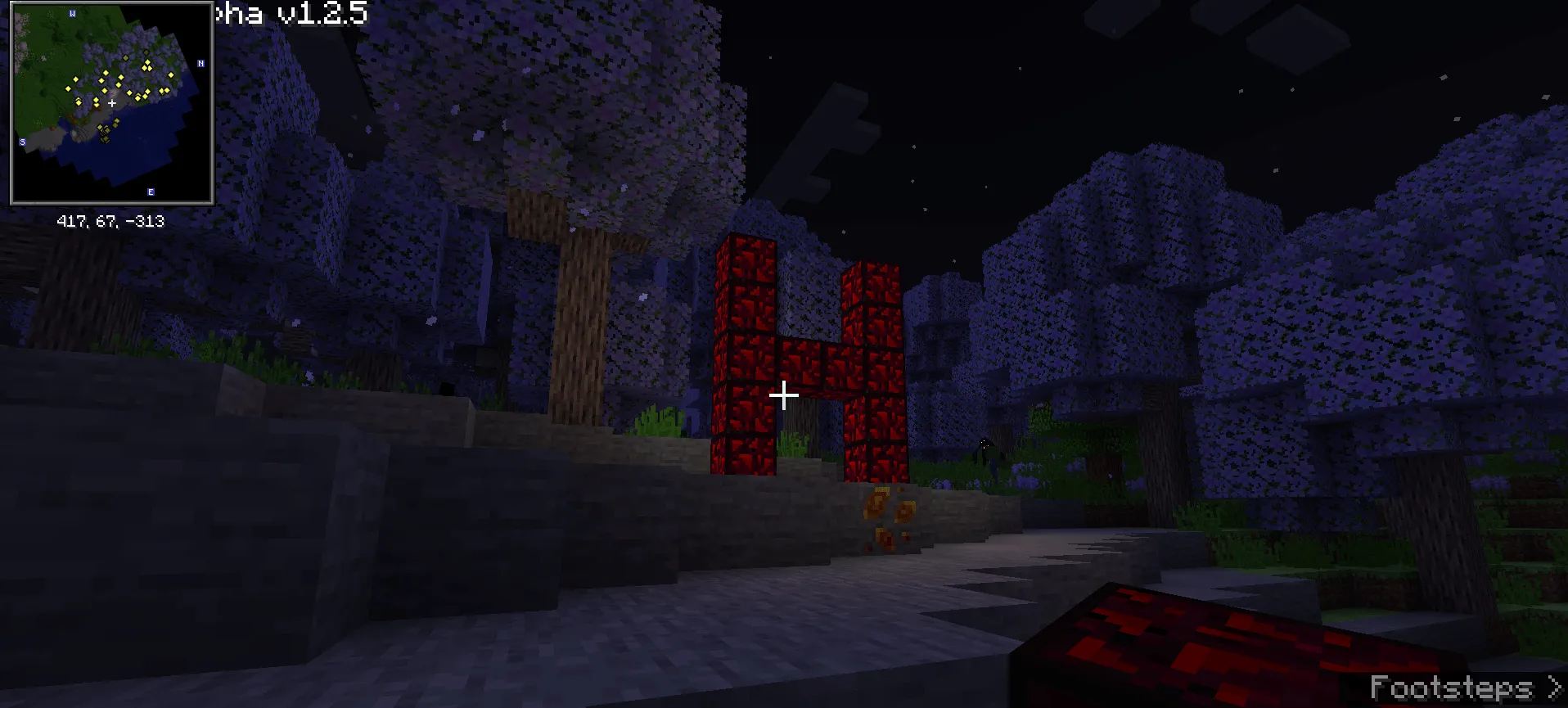
Task: Click the white player arrow centered in the minimap
Action: click(x=112, y=103)
